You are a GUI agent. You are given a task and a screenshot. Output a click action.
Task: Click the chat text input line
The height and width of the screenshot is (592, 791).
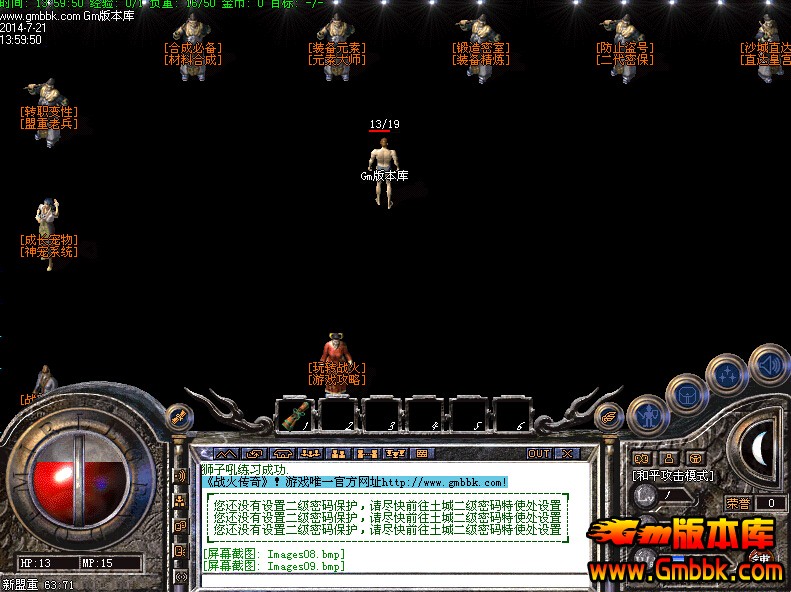380,580
